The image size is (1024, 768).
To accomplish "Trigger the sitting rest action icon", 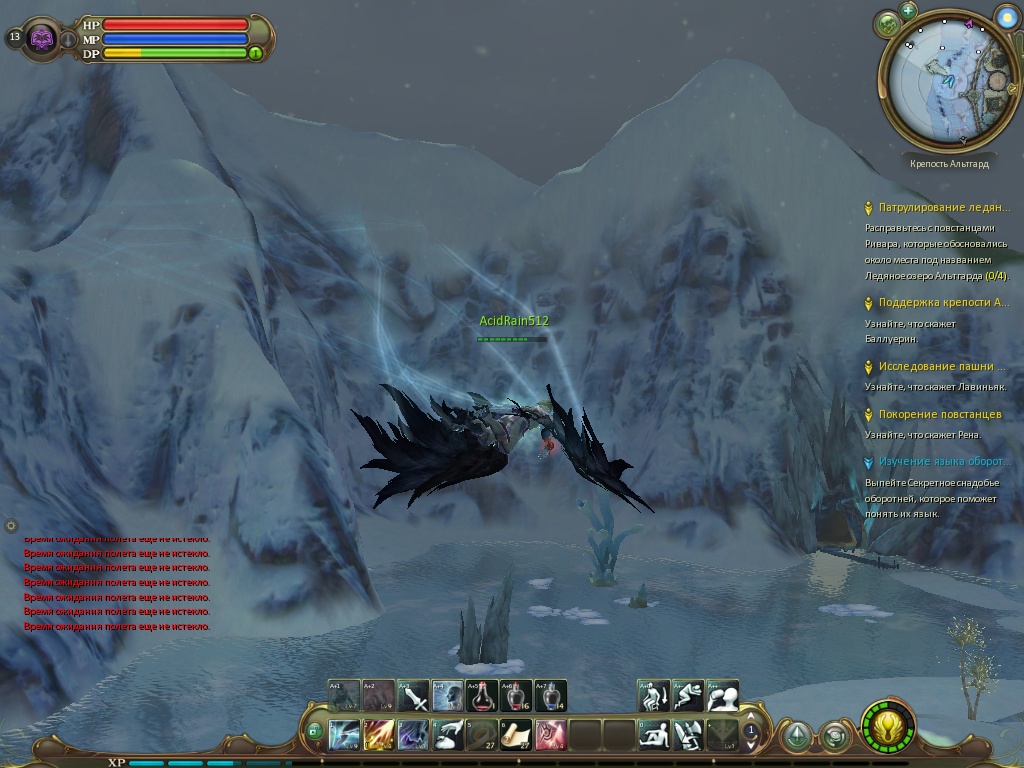I will click(x=654, y=735).
